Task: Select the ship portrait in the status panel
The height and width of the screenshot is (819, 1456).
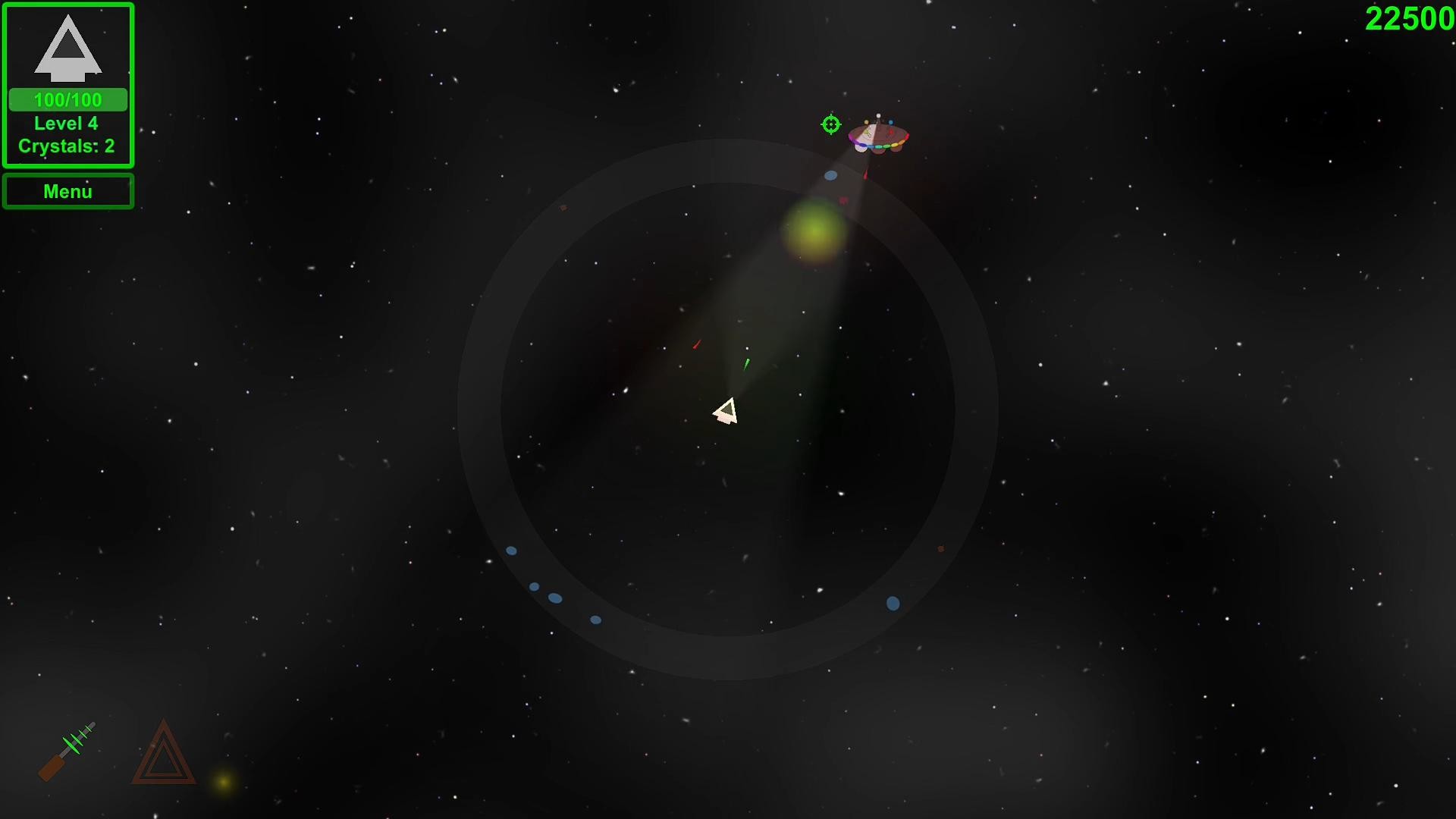Action: 67,49
